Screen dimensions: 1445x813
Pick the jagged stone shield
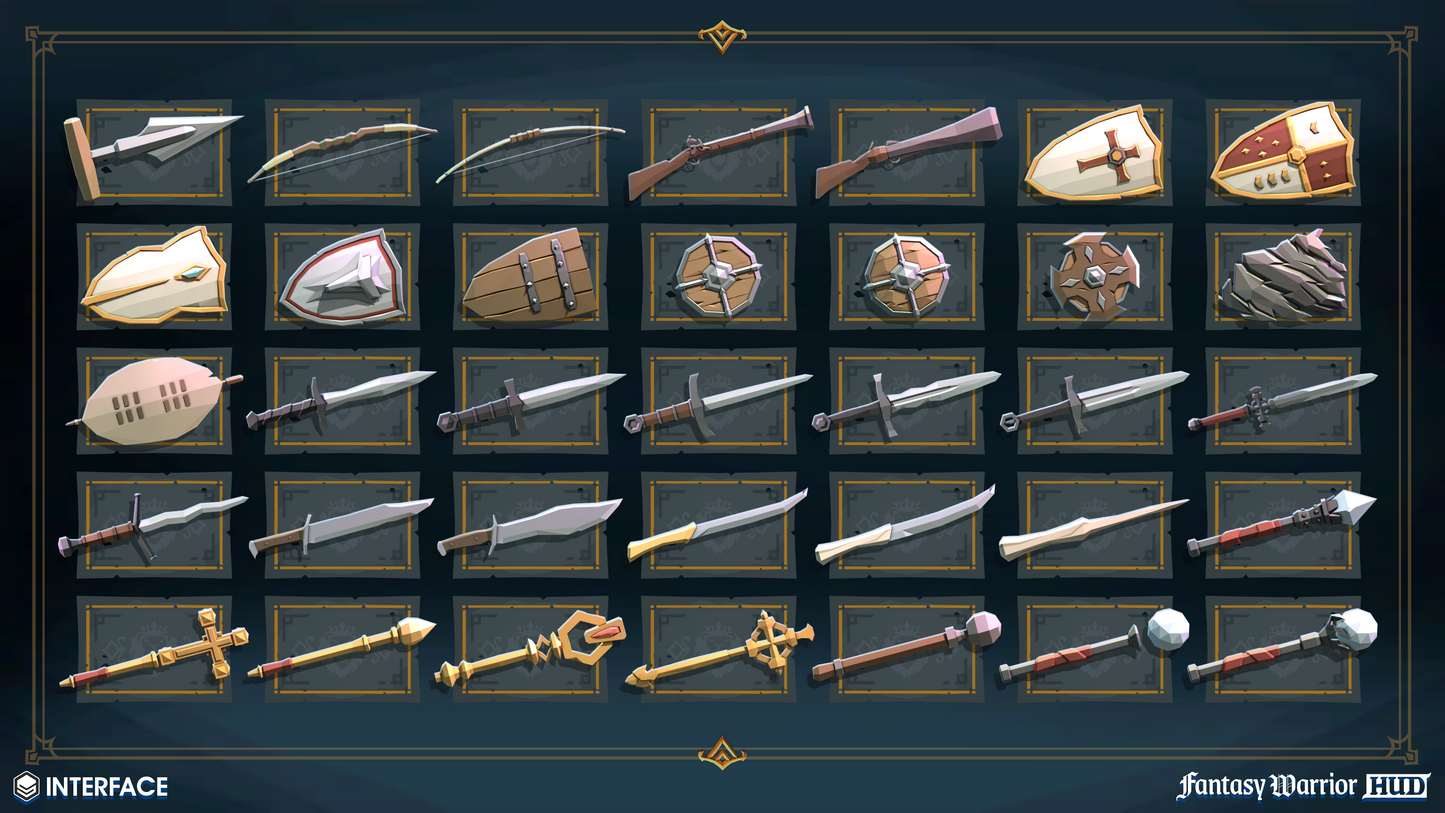(1283, 276)
